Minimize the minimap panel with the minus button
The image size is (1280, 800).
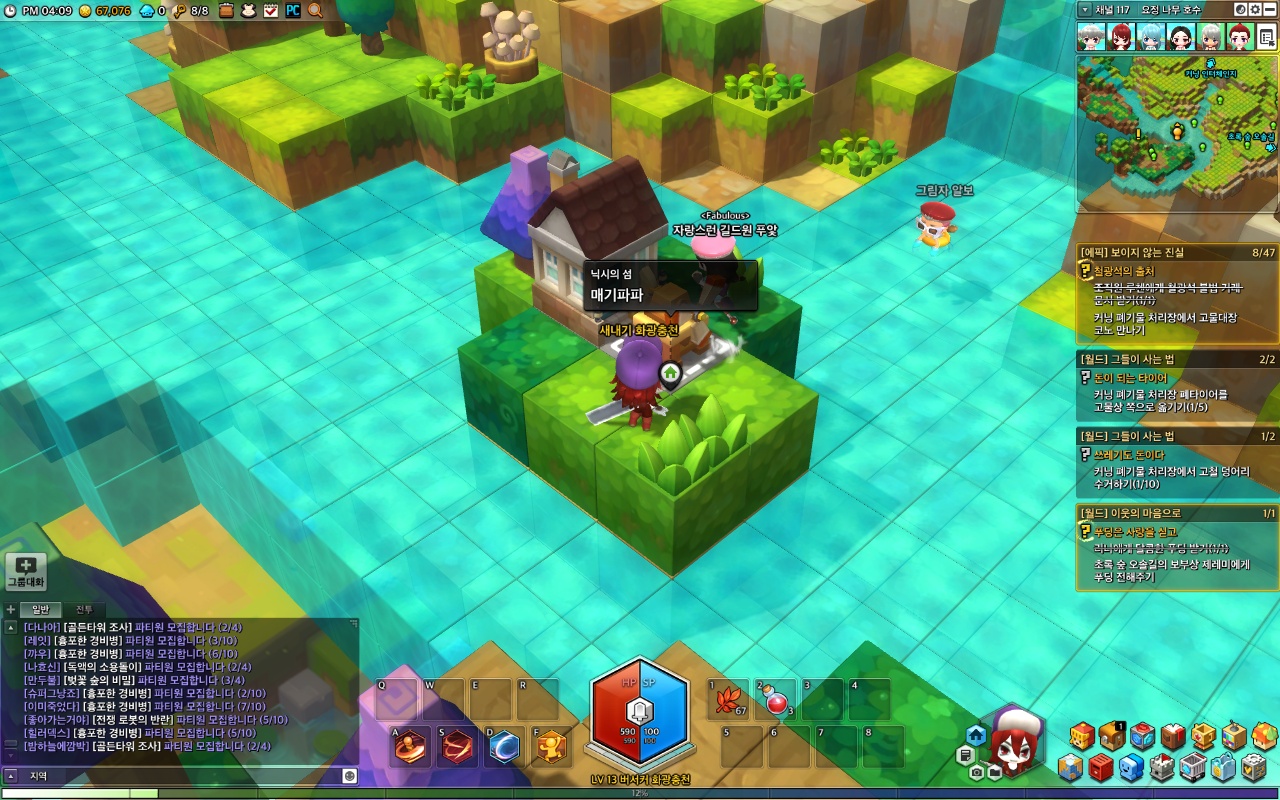pyautogui.click(x=1270, y=9)
